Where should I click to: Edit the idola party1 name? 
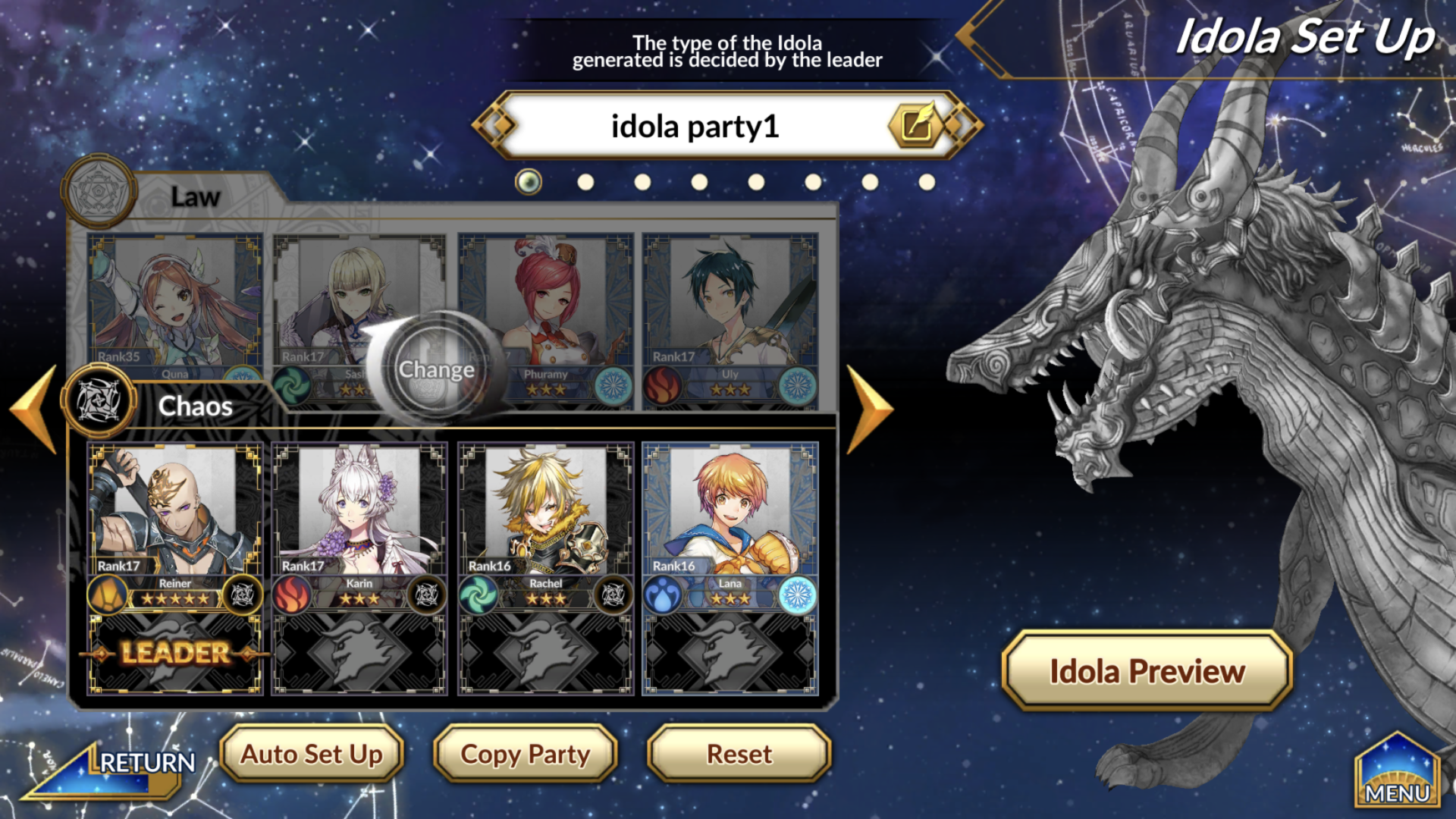click(x=916, y=126)
